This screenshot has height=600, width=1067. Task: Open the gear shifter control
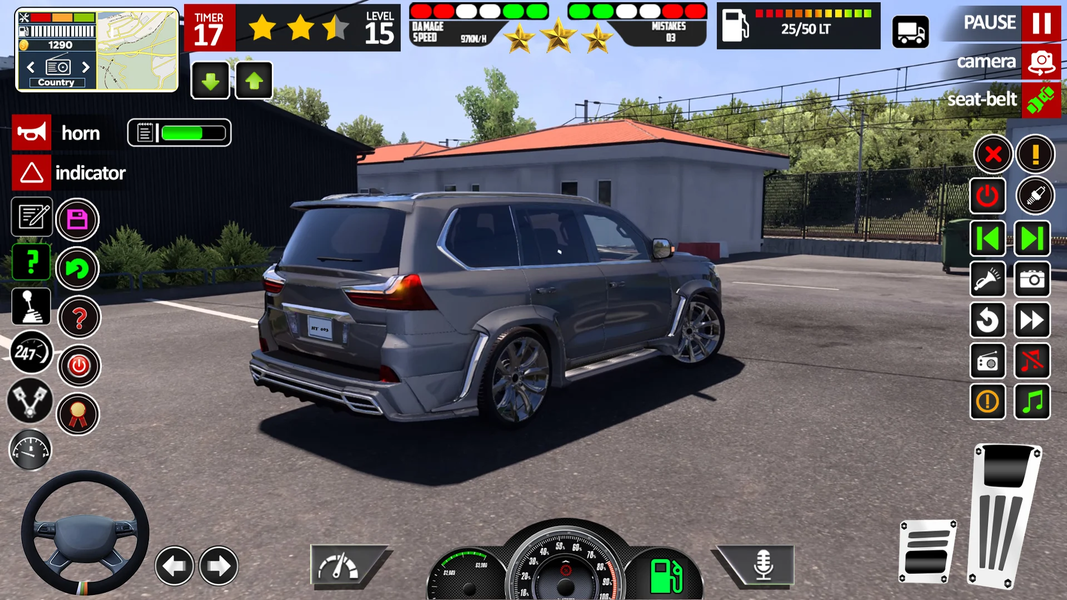coord(31,307)
